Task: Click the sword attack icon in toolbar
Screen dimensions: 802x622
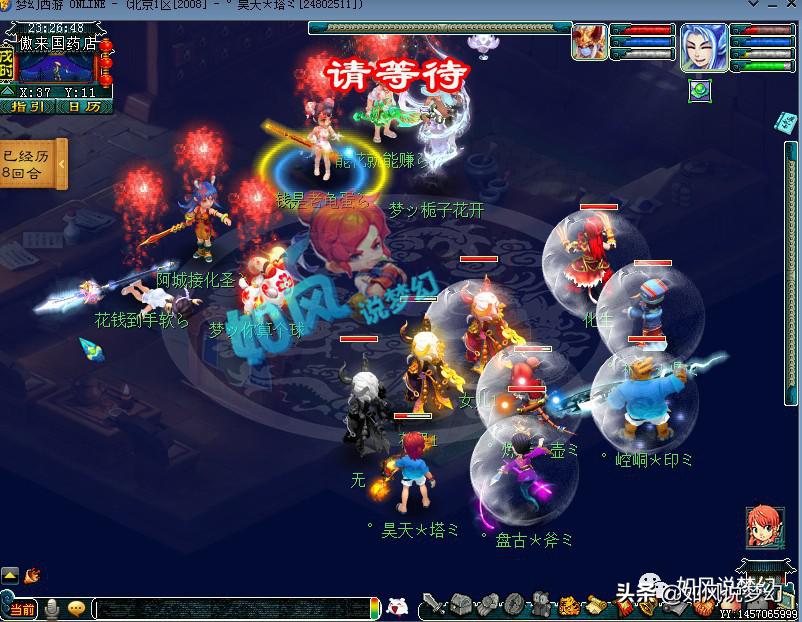Action: tap(433, 604)
